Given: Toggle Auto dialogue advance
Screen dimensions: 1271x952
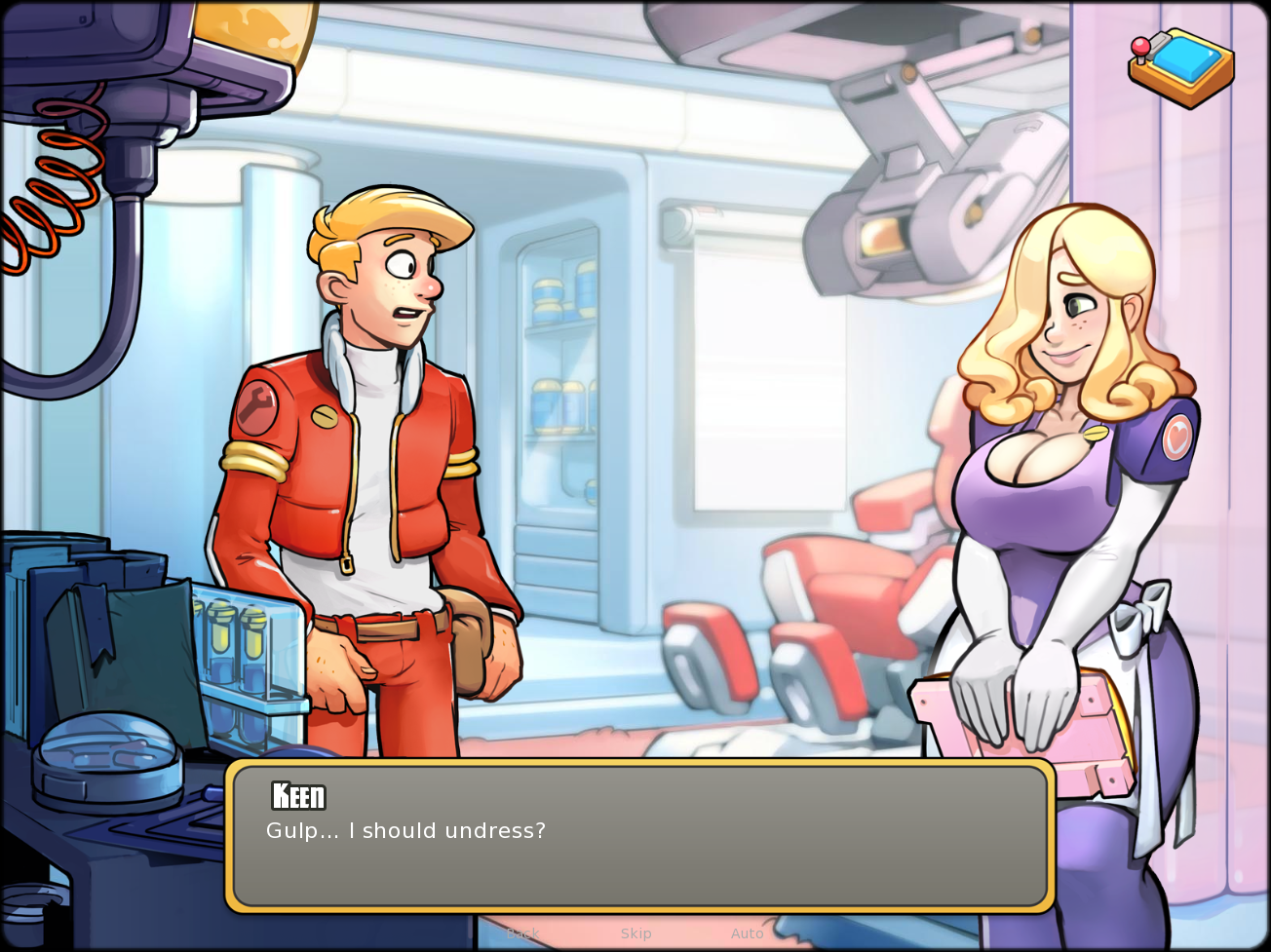Looking at the screenshot, I should click(x=748, y=933).
